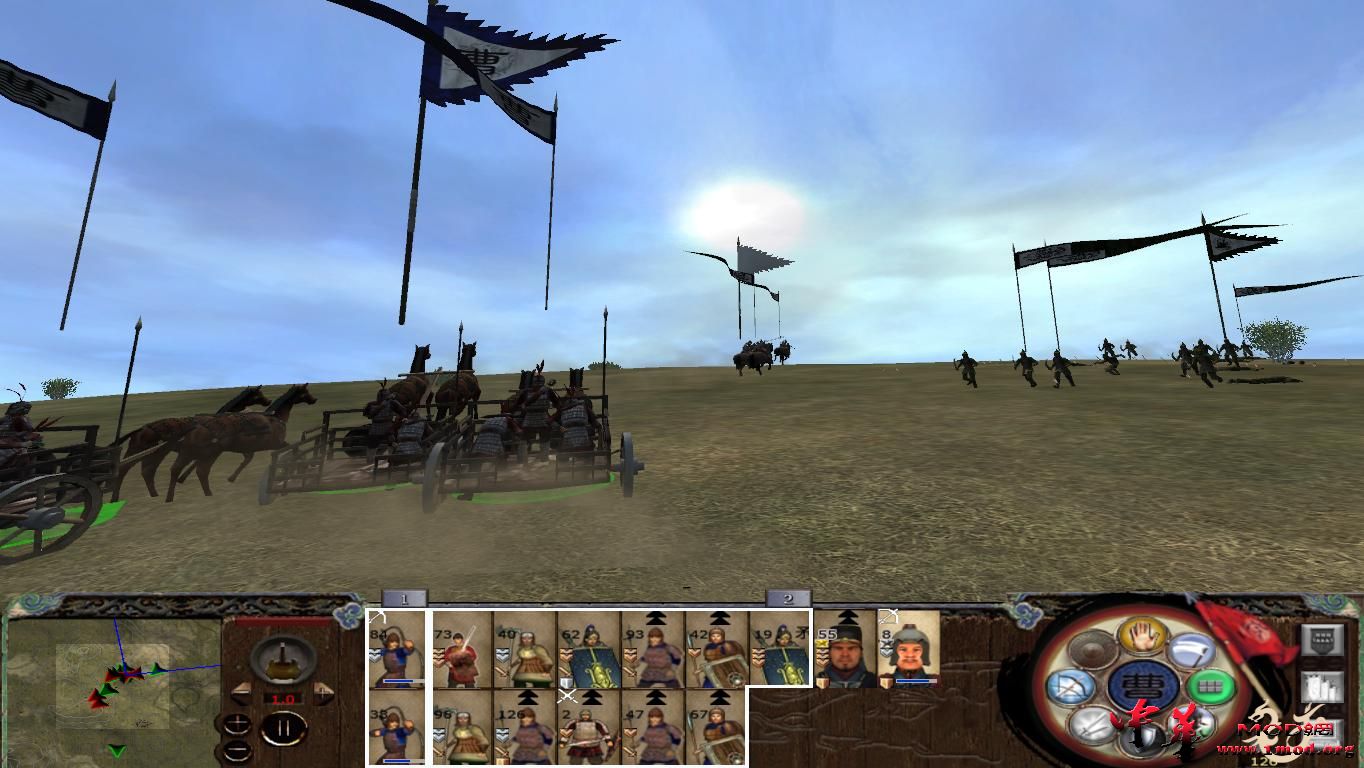Select unit group tab 2

click(790, 596)
